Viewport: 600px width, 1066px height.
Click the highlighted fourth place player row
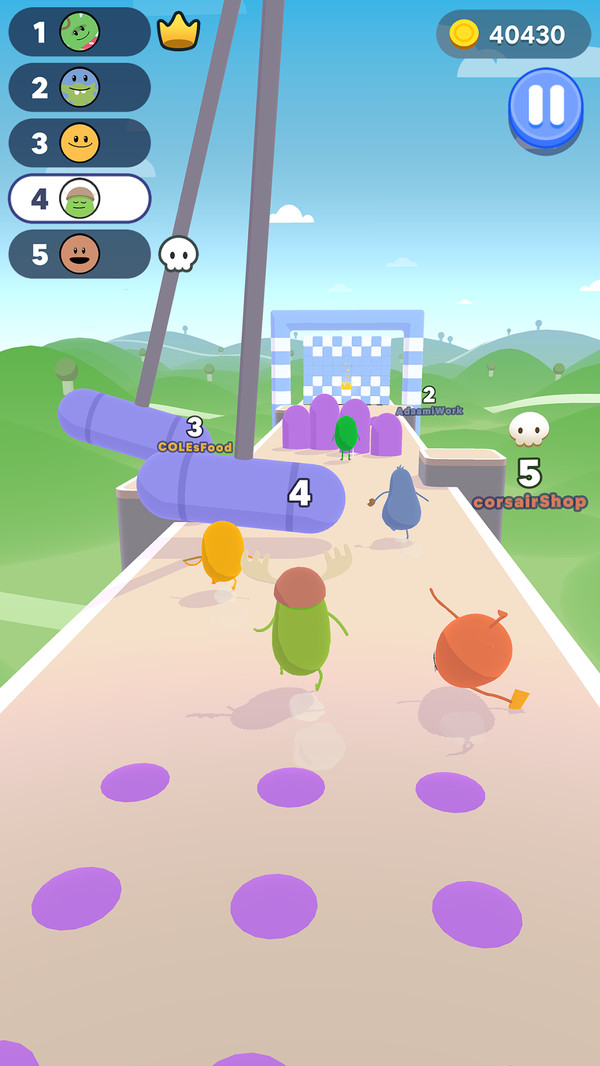tap(80, 198)
